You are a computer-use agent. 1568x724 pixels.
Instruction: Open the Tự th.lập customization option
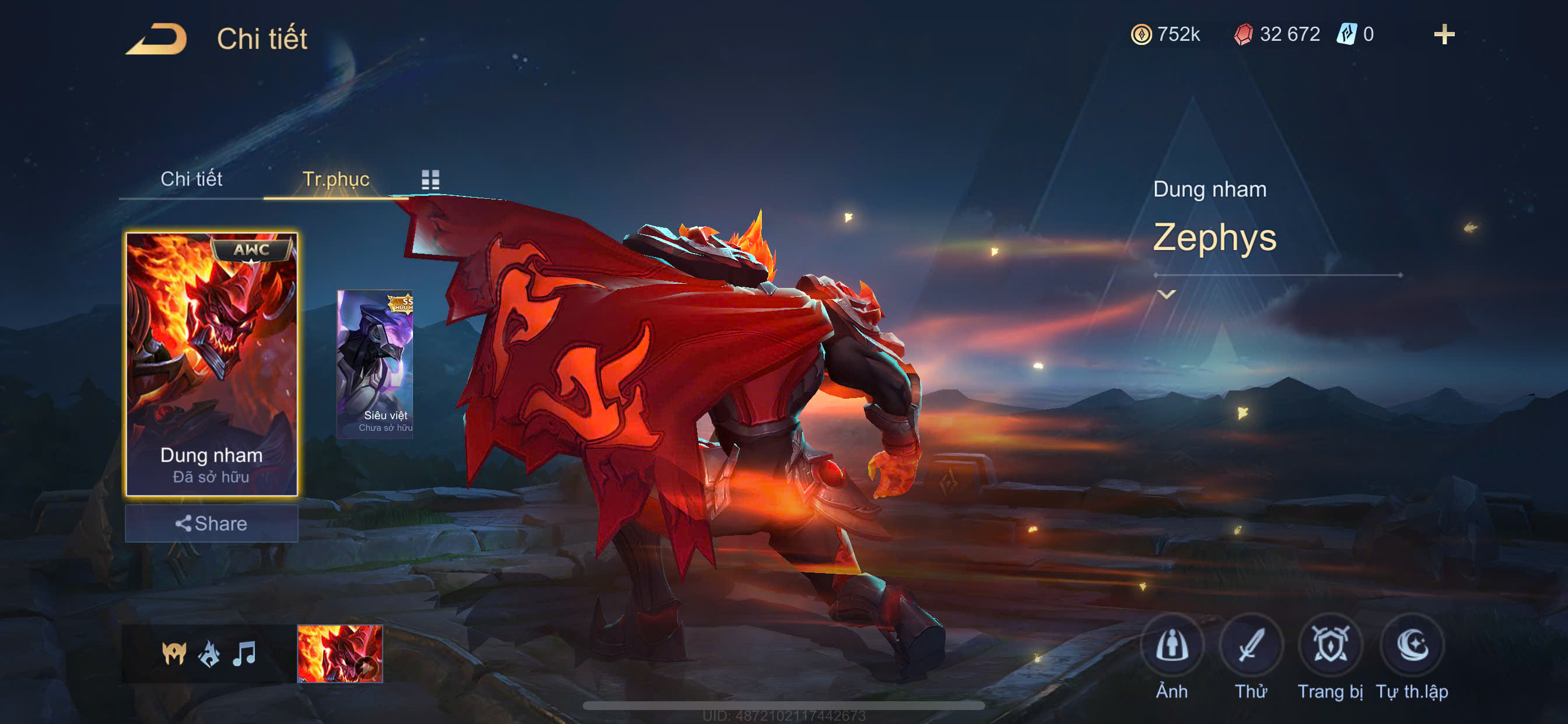1412,645
